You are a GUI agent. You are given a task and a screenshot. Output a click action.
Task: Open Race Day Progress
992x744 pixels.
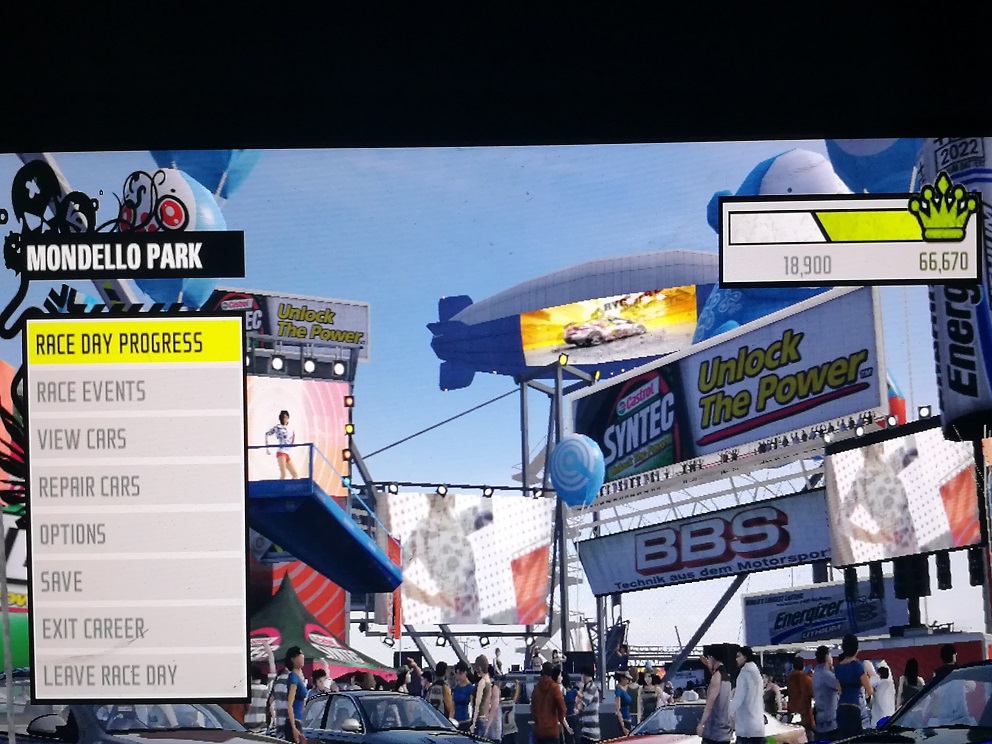pyautogui.click(x=134, y=343)
